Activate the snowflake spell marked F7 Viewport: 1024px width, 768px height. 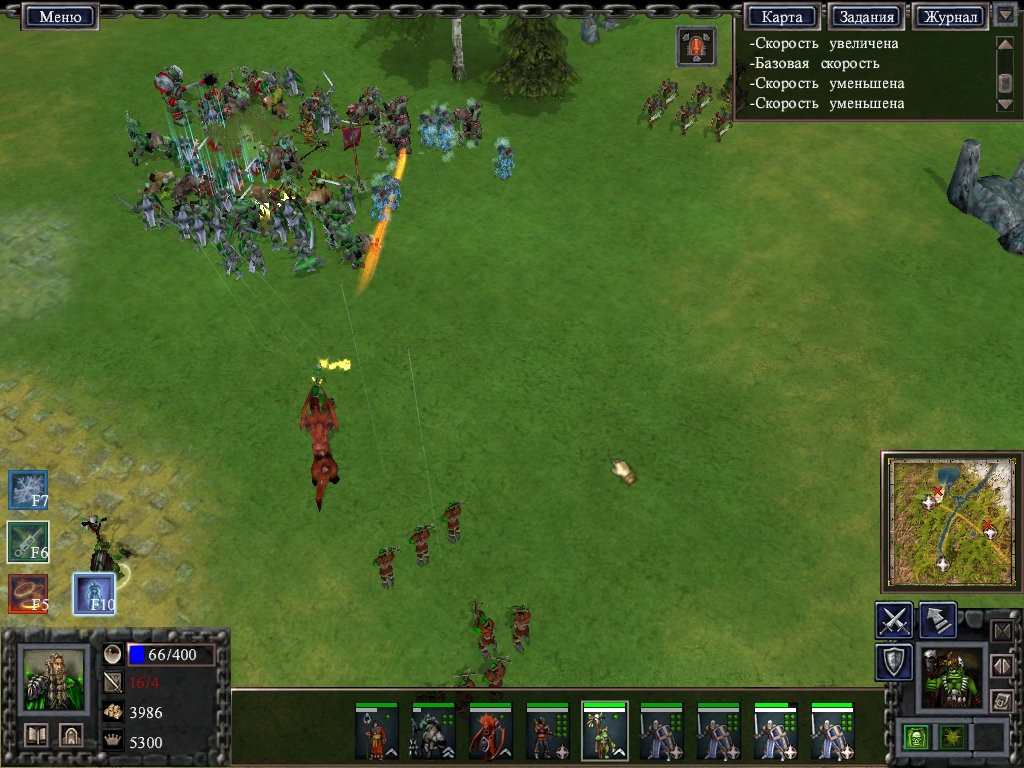(x=28, y=490)
